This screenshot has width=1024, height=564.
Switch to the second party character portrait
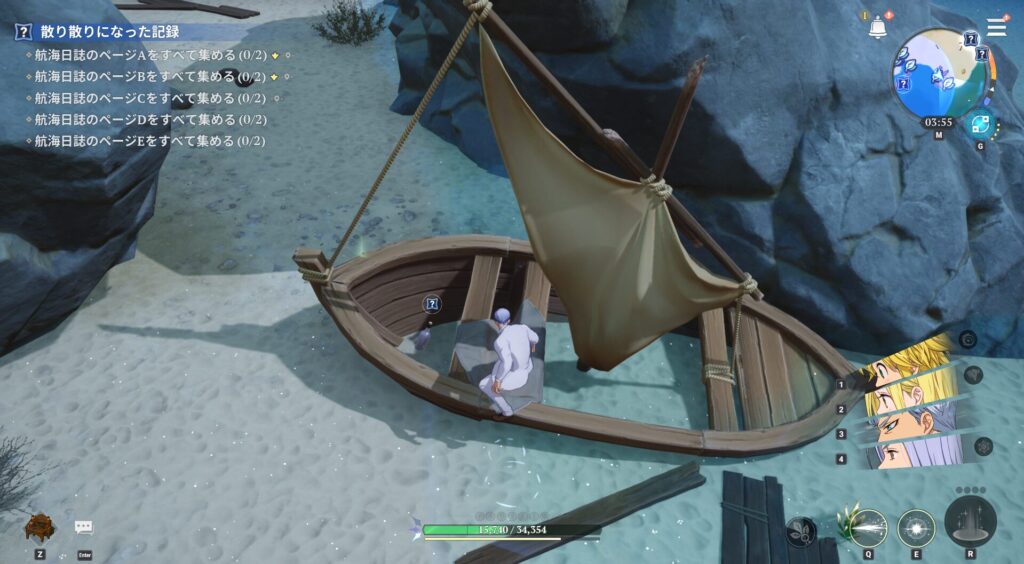(908, 397)
